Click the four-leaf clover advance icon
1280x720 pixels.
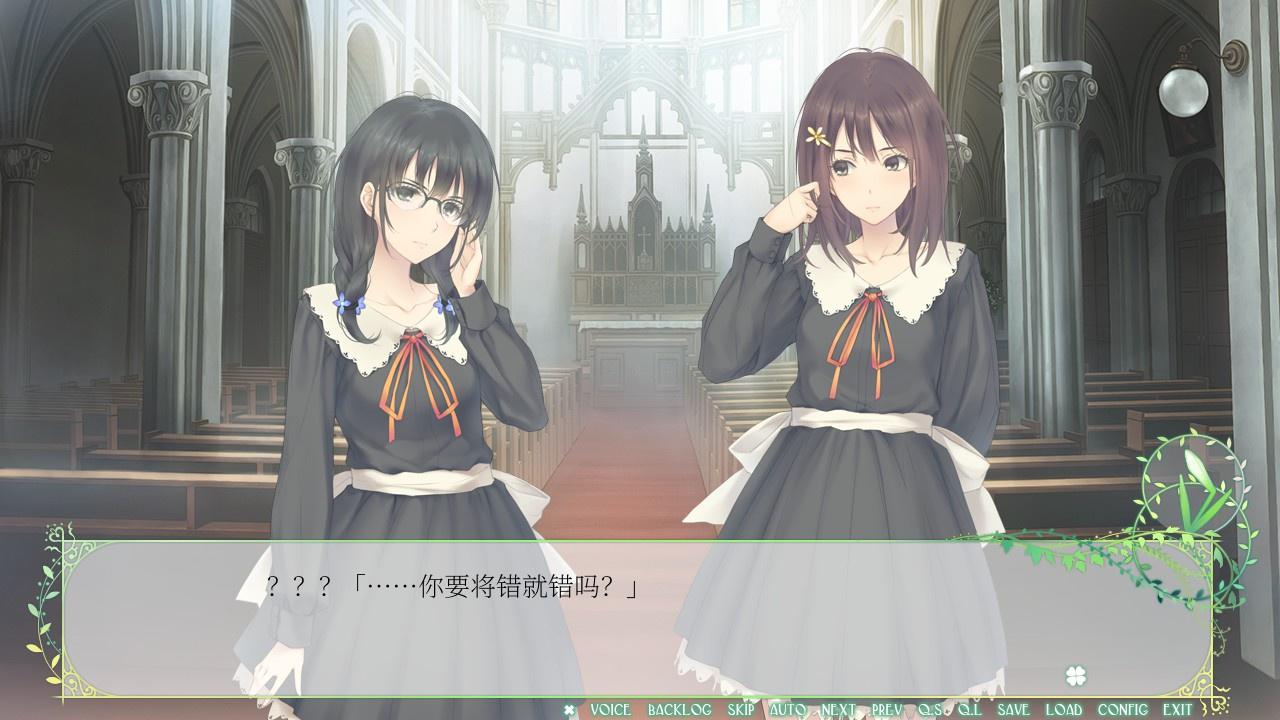click(1075, 674)
